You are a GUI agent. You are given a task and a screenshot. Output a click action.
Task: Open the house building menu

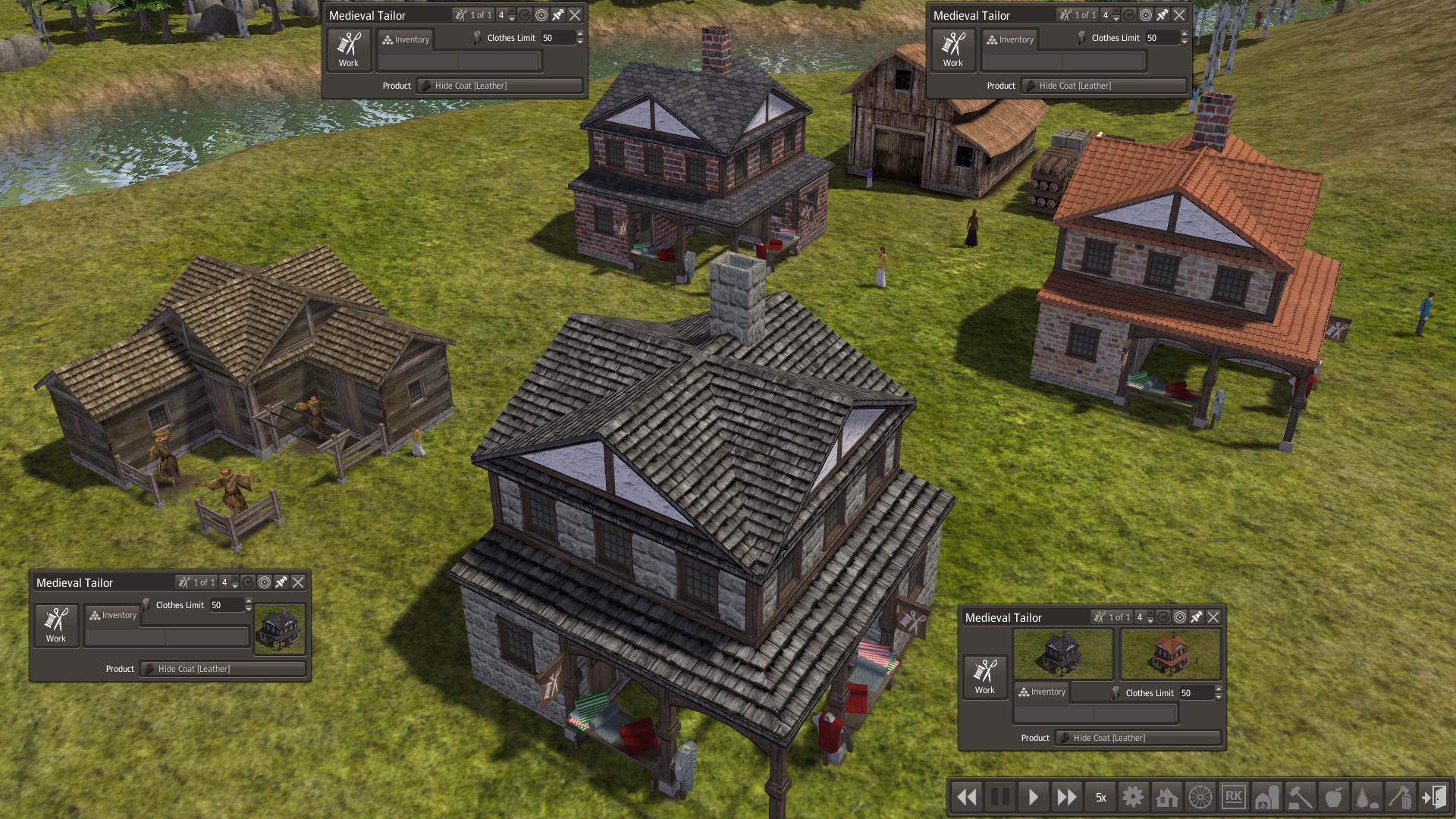pos(1166,797)
